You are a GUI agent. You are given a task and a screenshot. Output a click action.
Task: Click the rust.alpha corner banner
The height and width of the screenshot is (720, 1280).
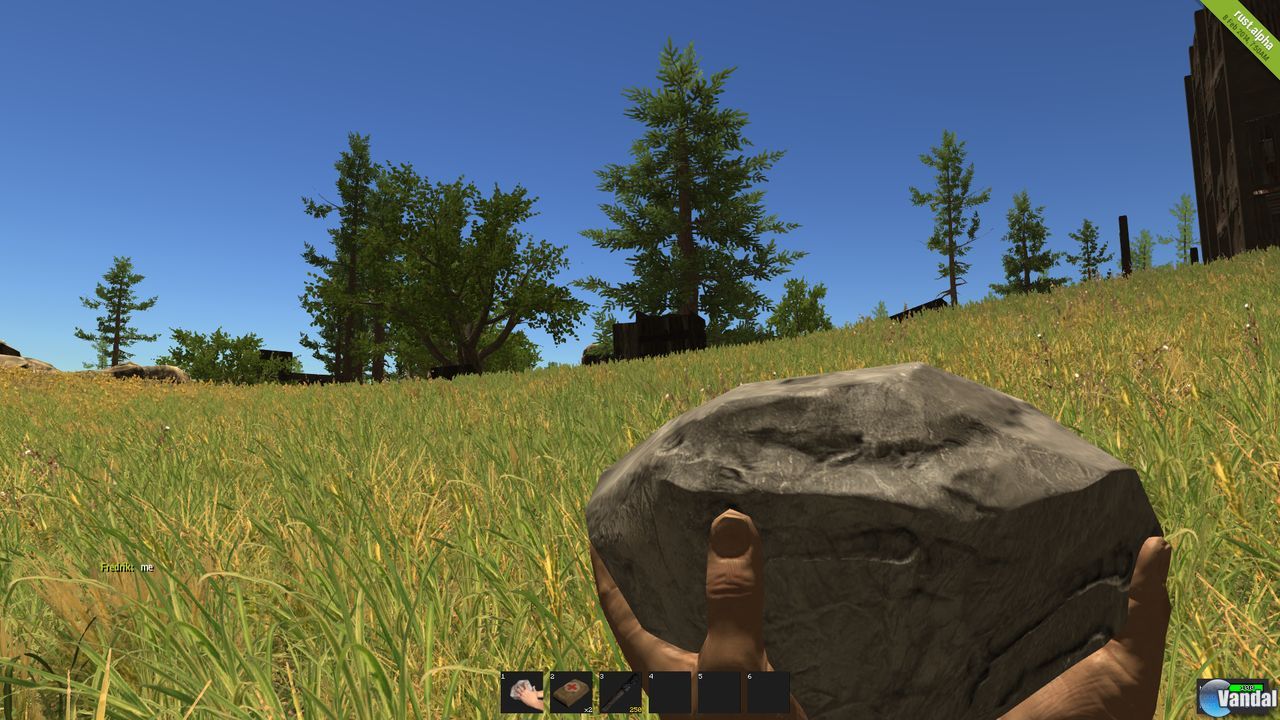pyautogui.click(x=1250, y=22)
